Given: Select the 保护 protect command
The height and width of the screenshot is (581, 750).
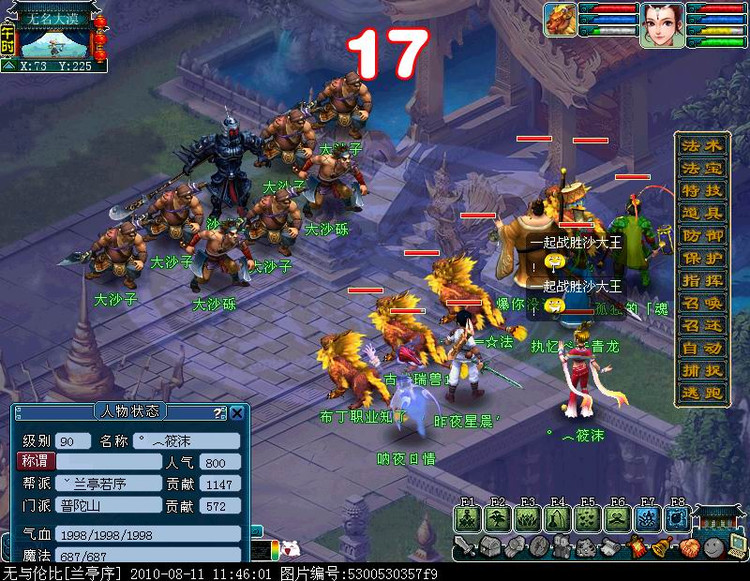Looking at the screenshot, I should (x=702, y=258).
